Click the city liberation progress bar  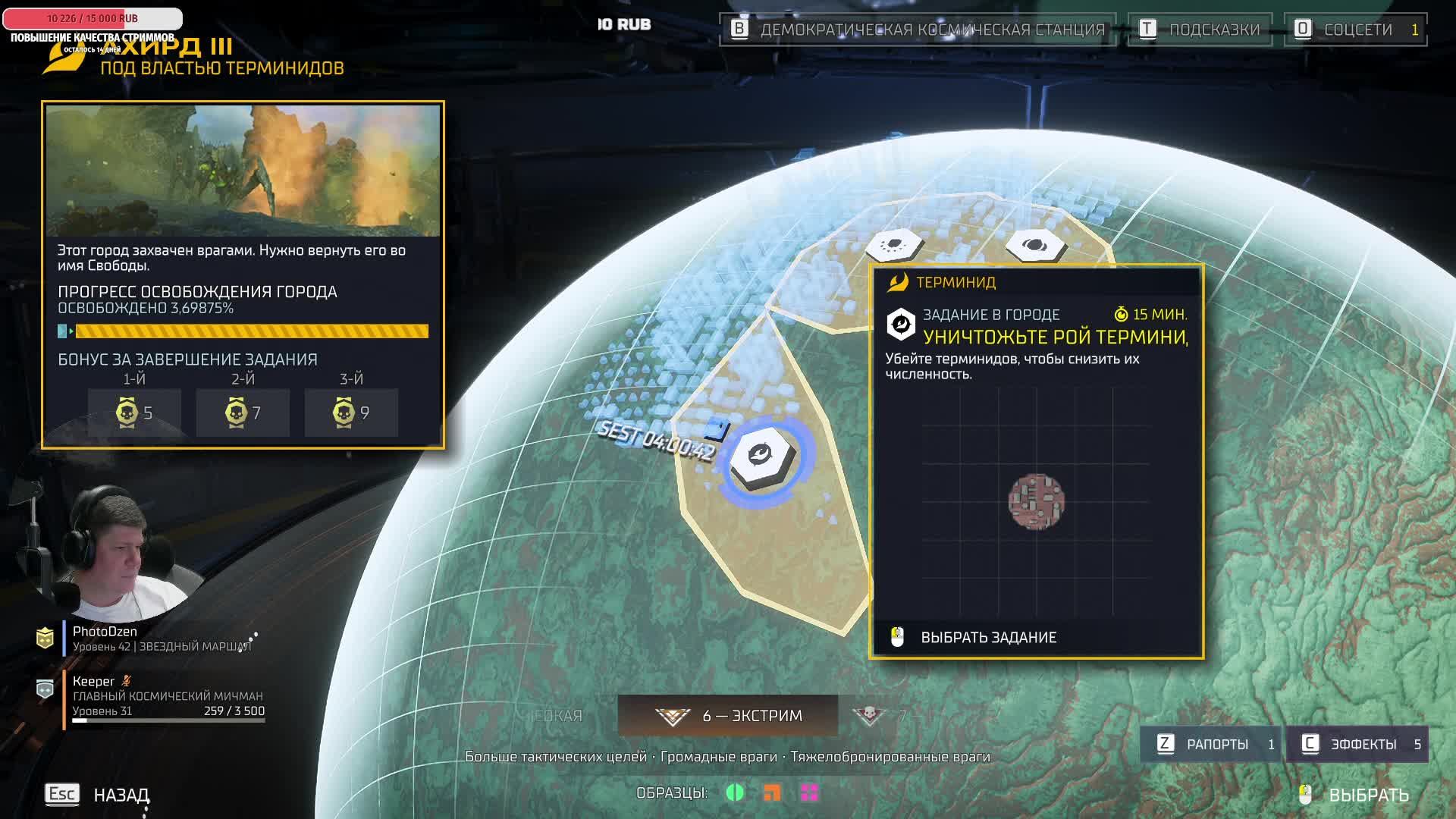(x=243, y=331)
